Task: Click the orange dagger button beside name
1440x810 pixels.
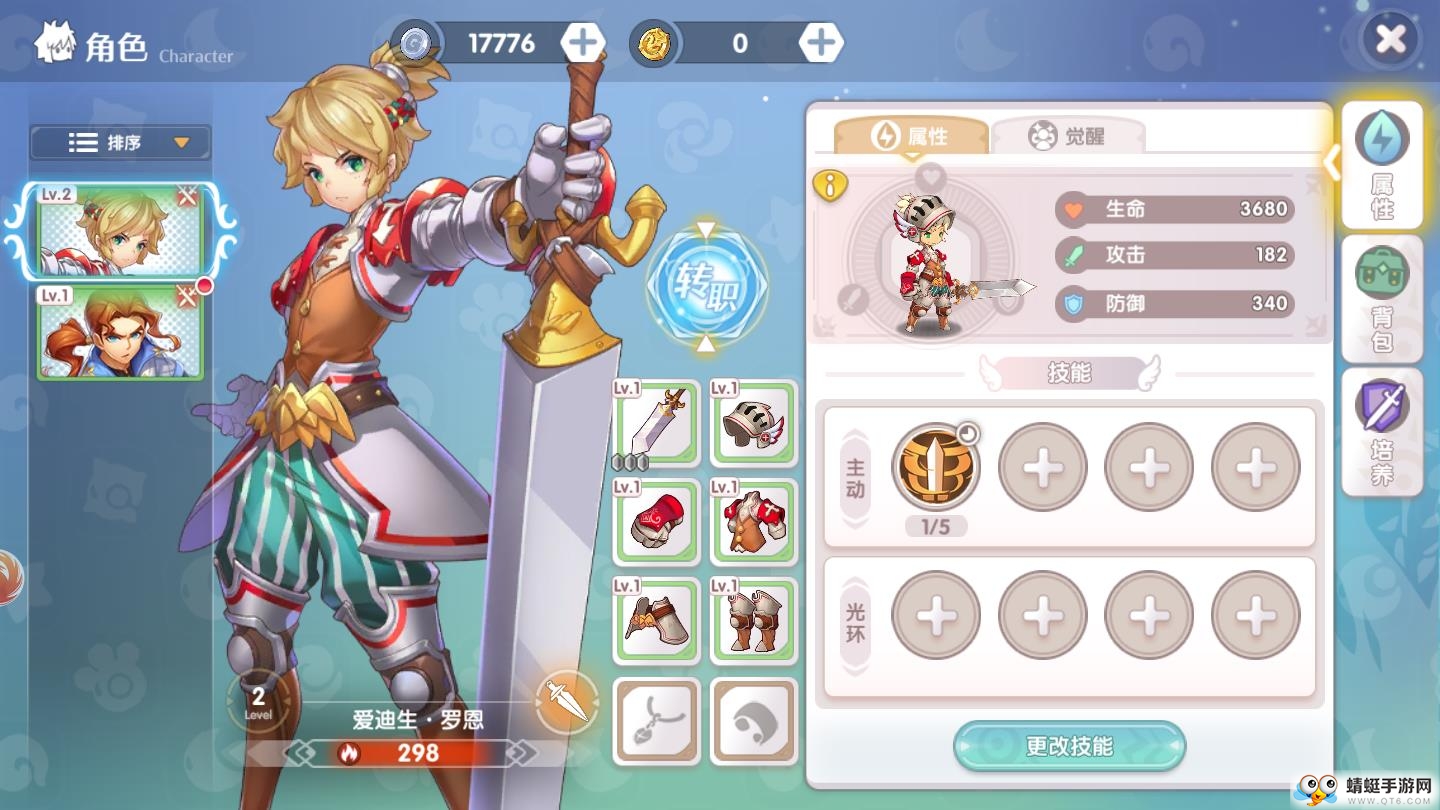Action: click(567, 702)
